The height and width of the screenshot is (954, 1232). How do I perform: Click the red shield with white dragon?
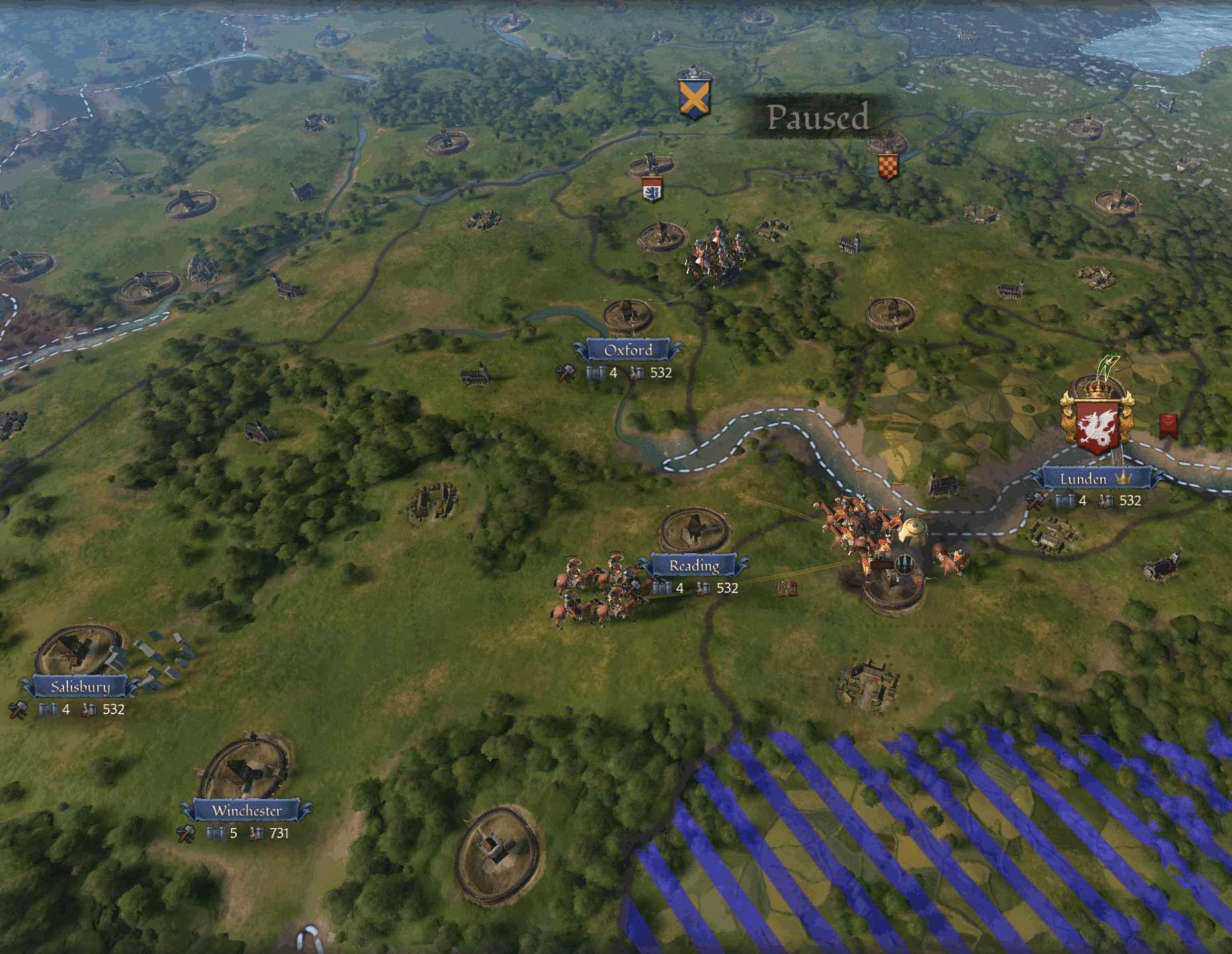pyautogui.click(x=1098, y=425)
